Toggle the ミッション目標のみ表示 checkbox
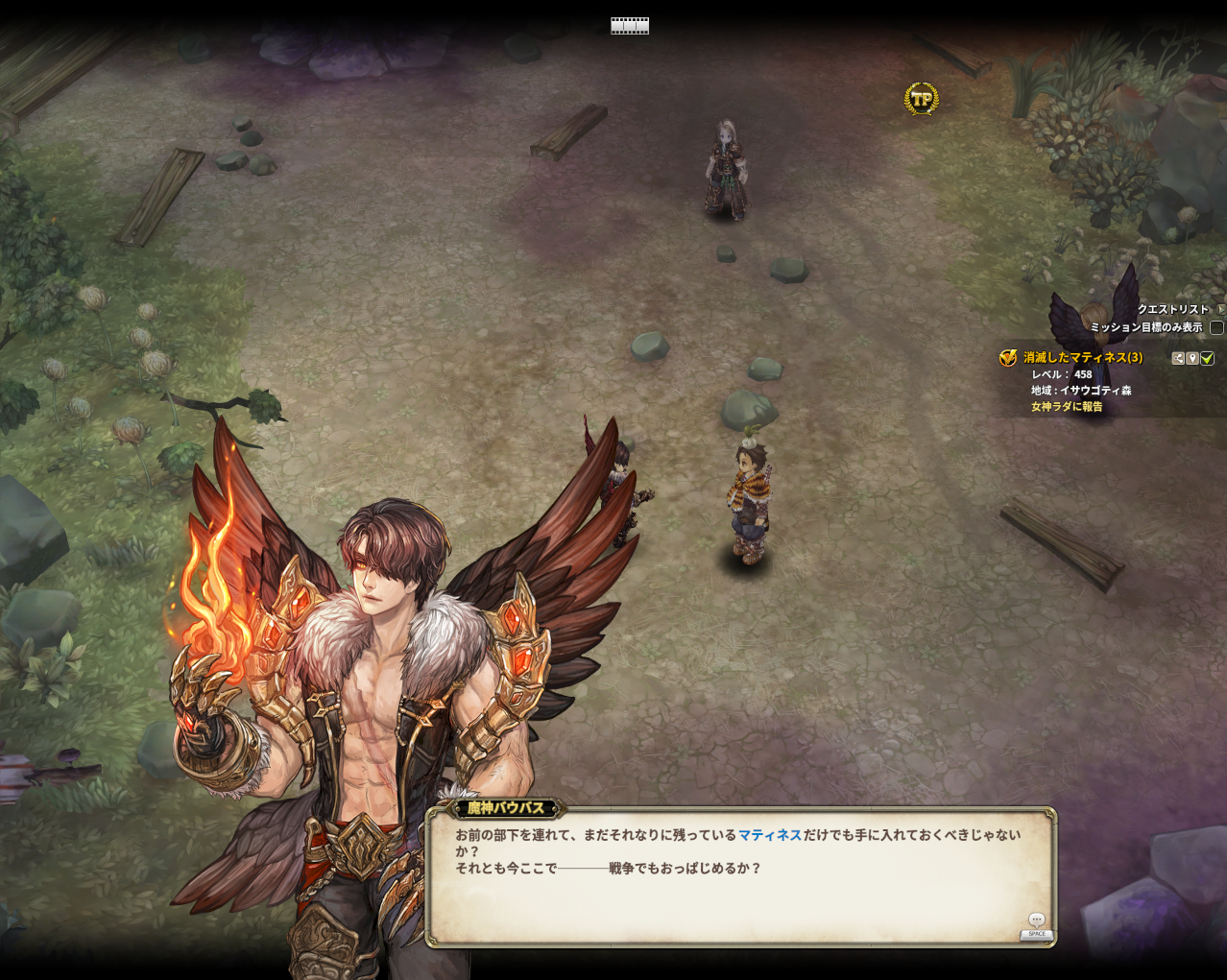This screenshot has width=1227, height=980. click(1216, 327)
